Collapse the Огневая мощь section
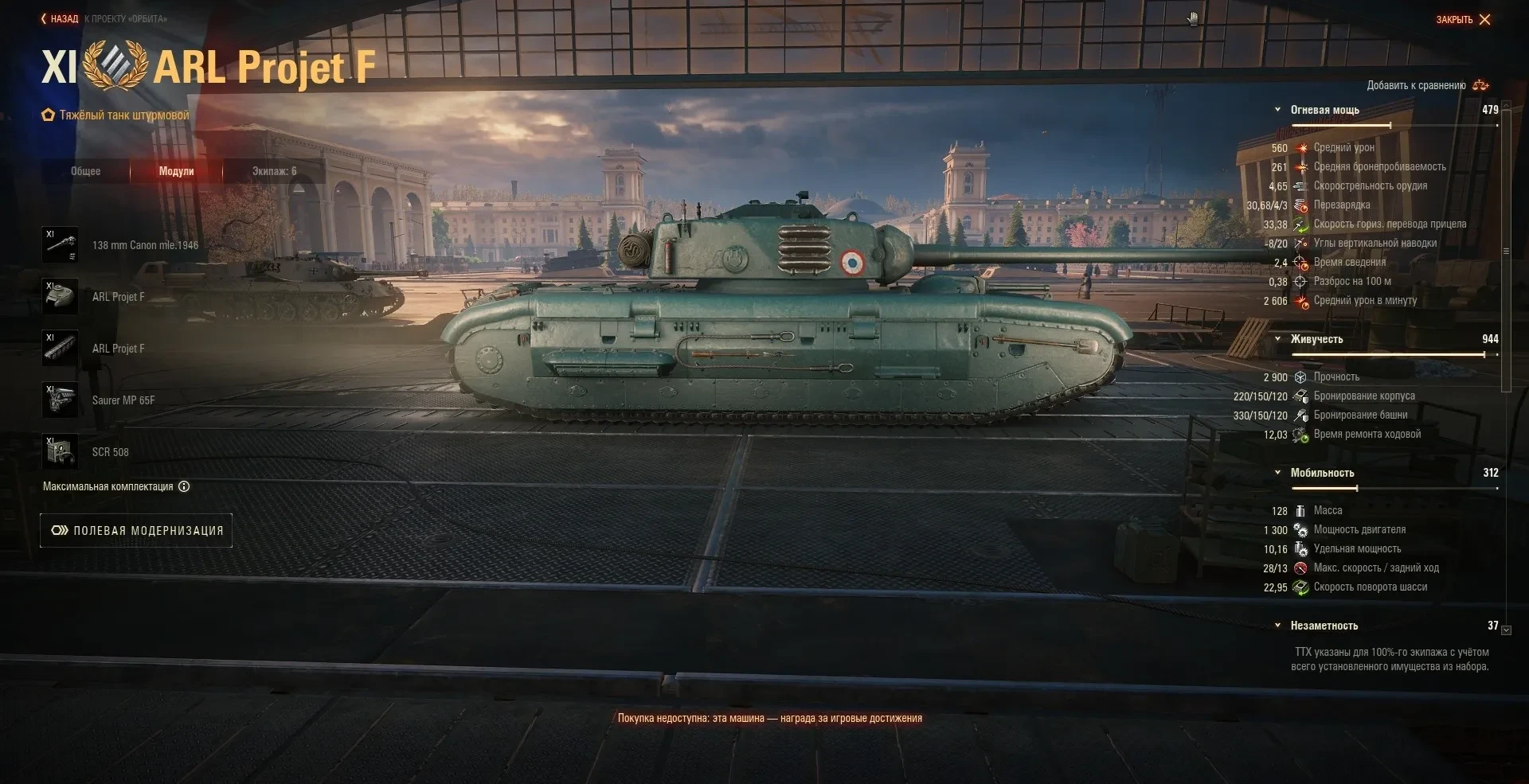1529x784 pixels. tap(1278, 110)
